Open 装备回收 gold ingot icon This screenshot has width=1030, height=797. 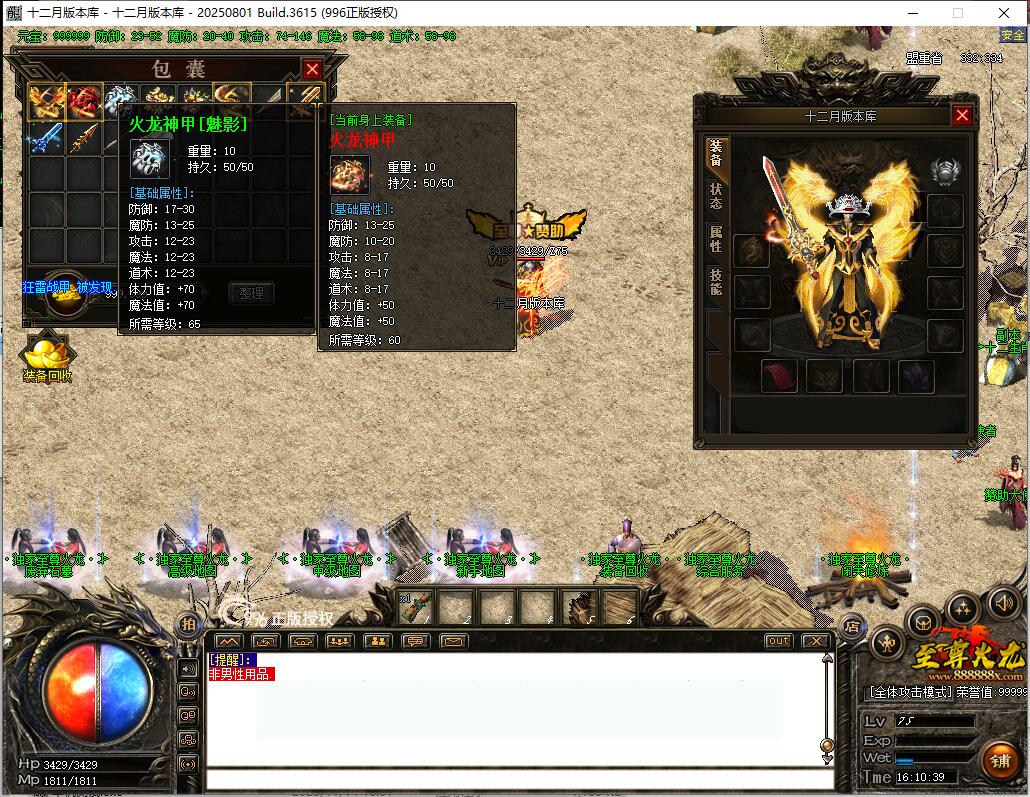coord(47,356)
